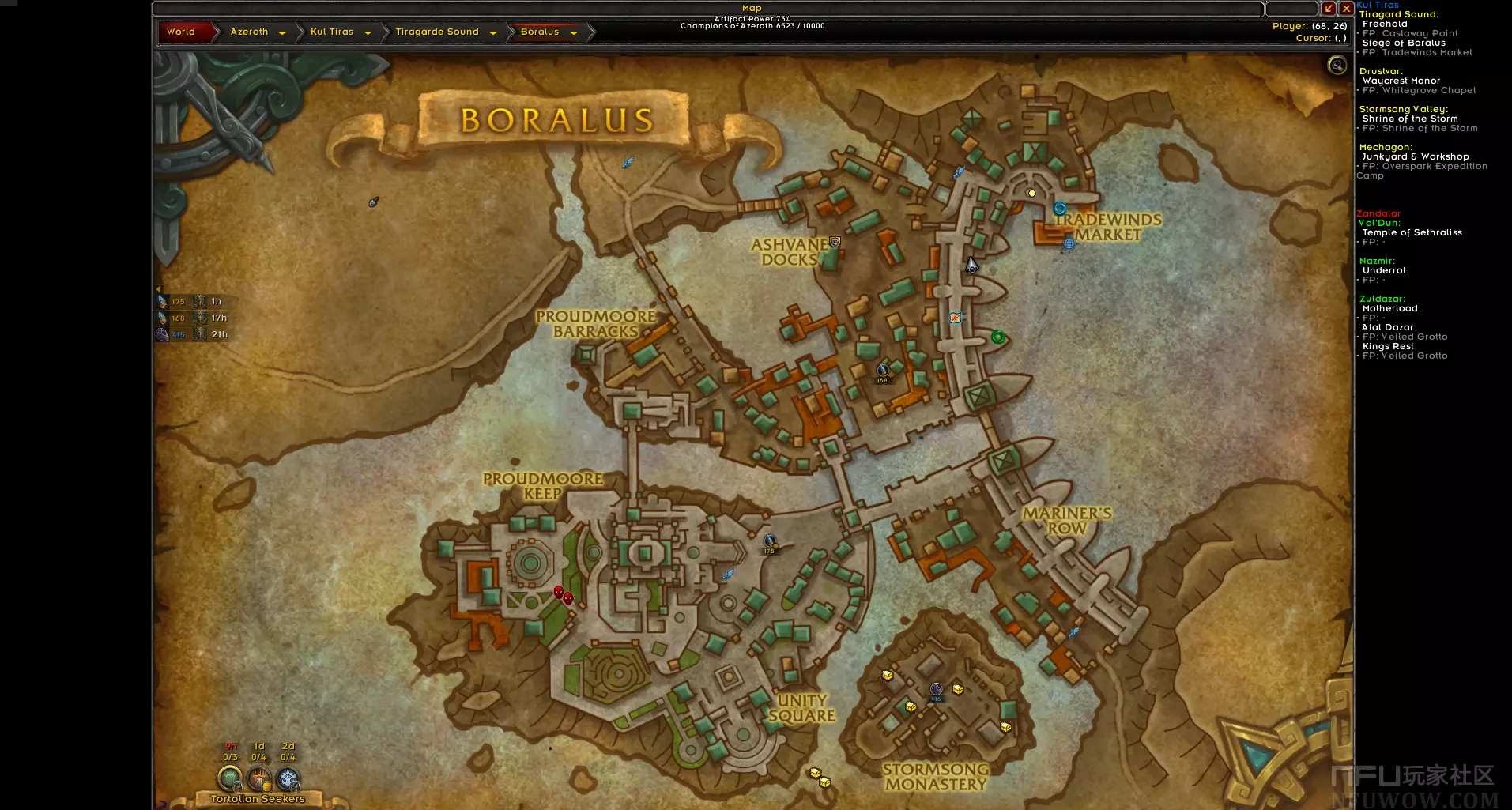The height and width of the screenshot is (810, 1512).
Task: Select the two-day blue emissary icon
Action: [x=288, y=778]
